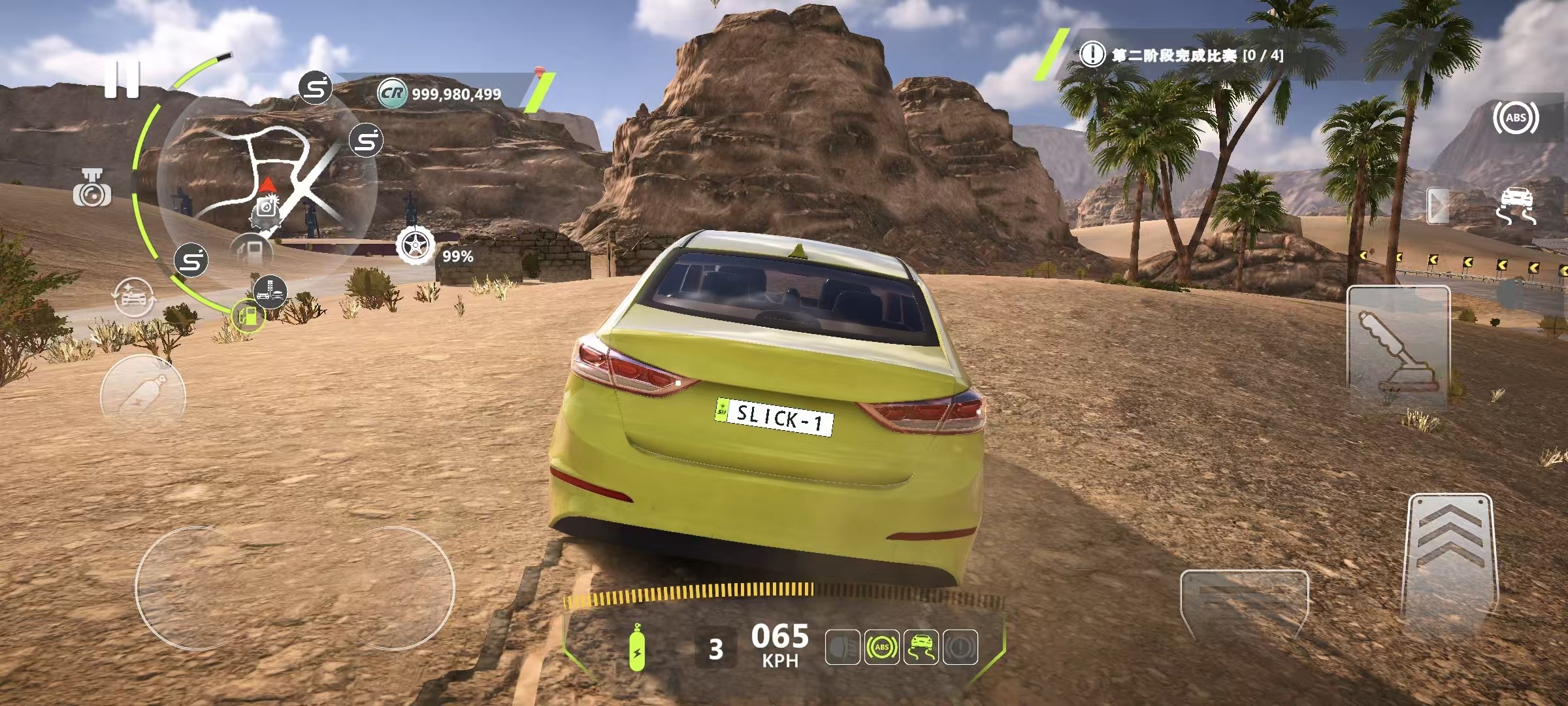Activate the nitro bottle boost button
Screen dimensions: 1568x706
point(143,395)
